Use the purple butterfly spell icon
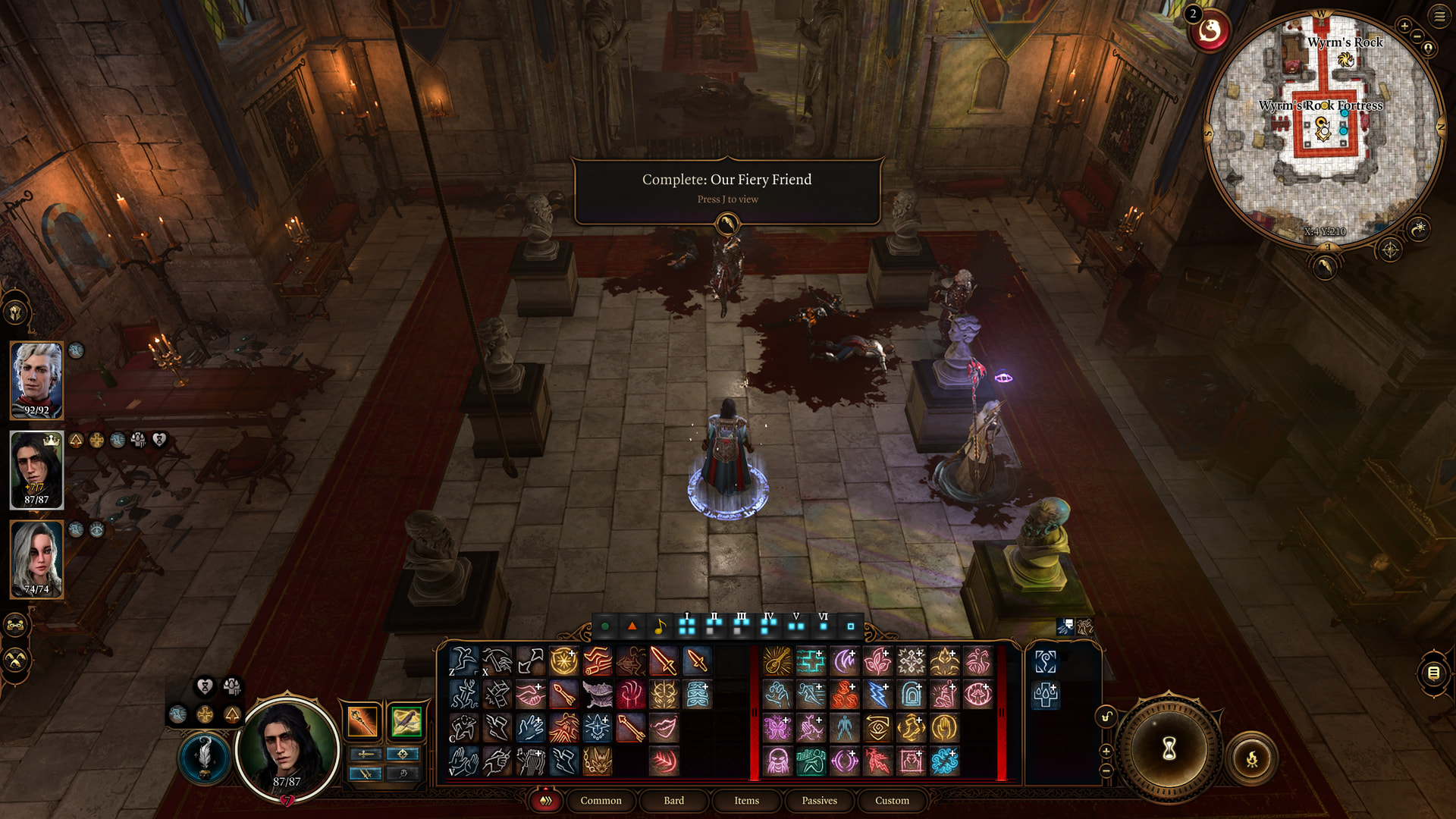1456x819 pixels. click(x=777, y=728)
